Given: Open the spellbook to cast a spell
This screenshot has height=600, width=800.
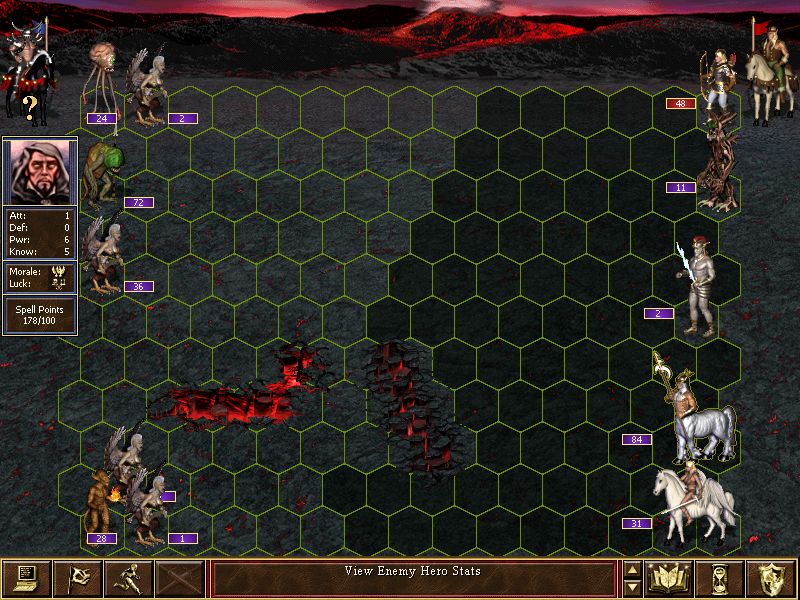Looking at the screenshot, I should pos(670,578).
